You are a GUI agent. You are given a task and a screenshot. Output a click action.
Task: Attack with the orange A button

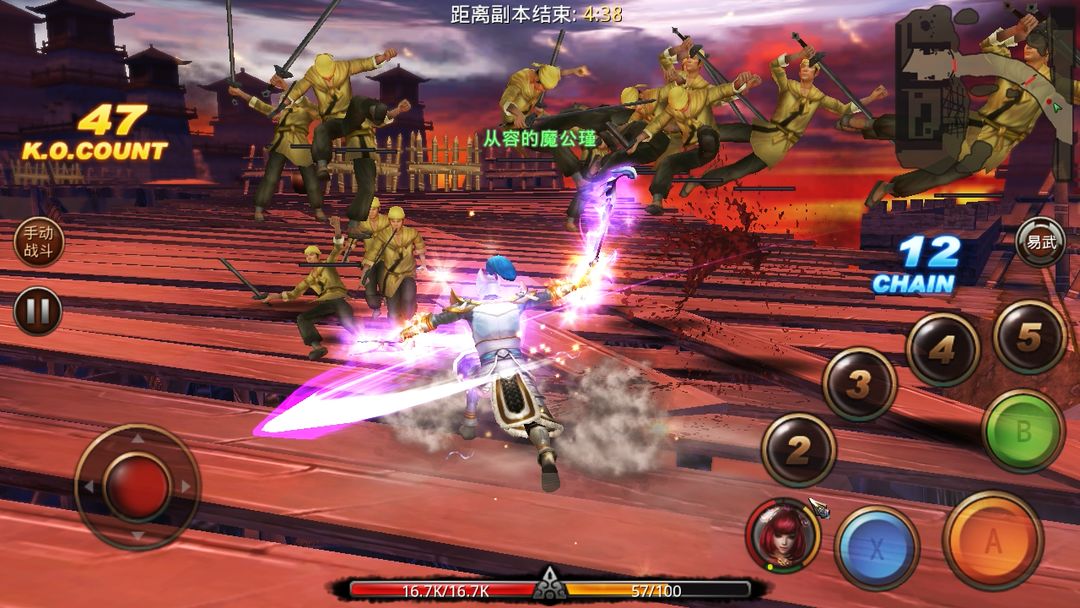(992, 540)
